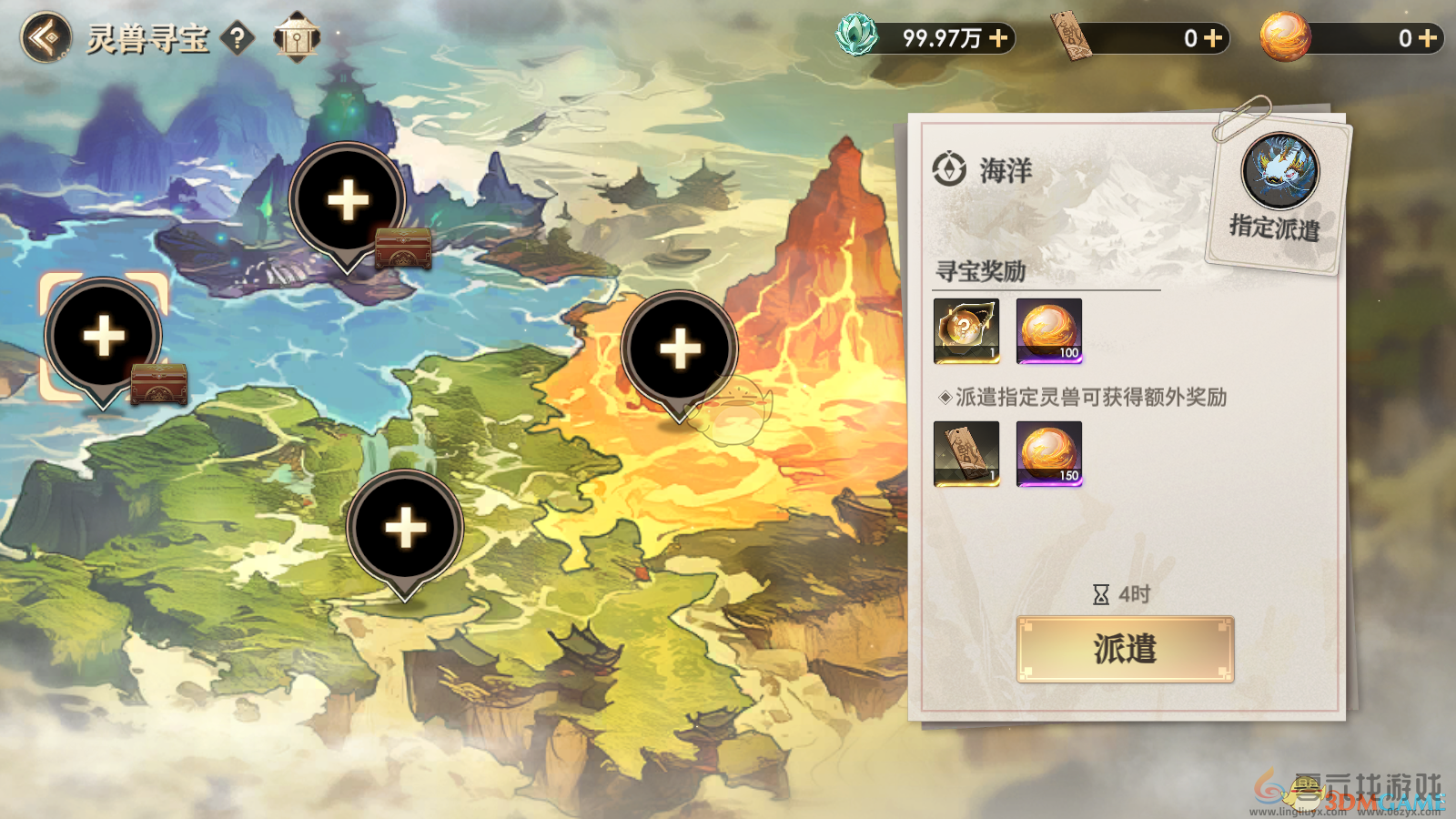1456x819 pixels.
Task: Add more green lotus currency
Action: (999, 38)
